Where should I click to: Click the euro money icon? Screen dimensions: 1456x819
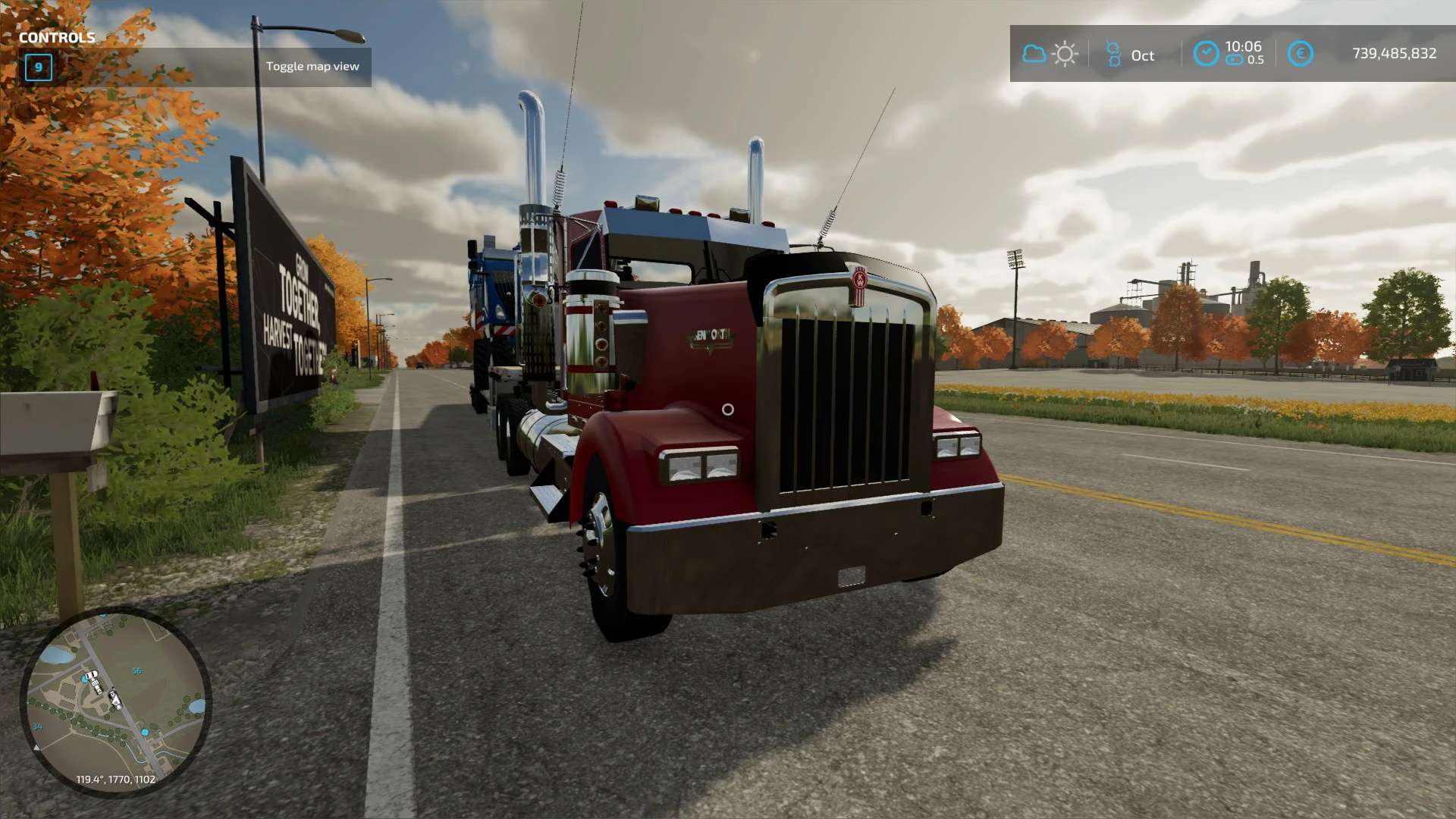(1300, 54)
